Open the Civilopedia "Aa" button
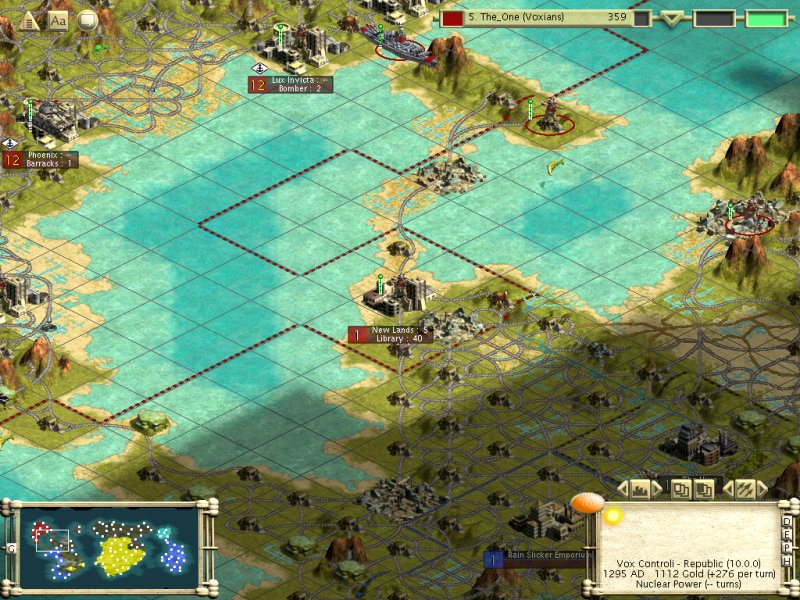 (58, 19)
